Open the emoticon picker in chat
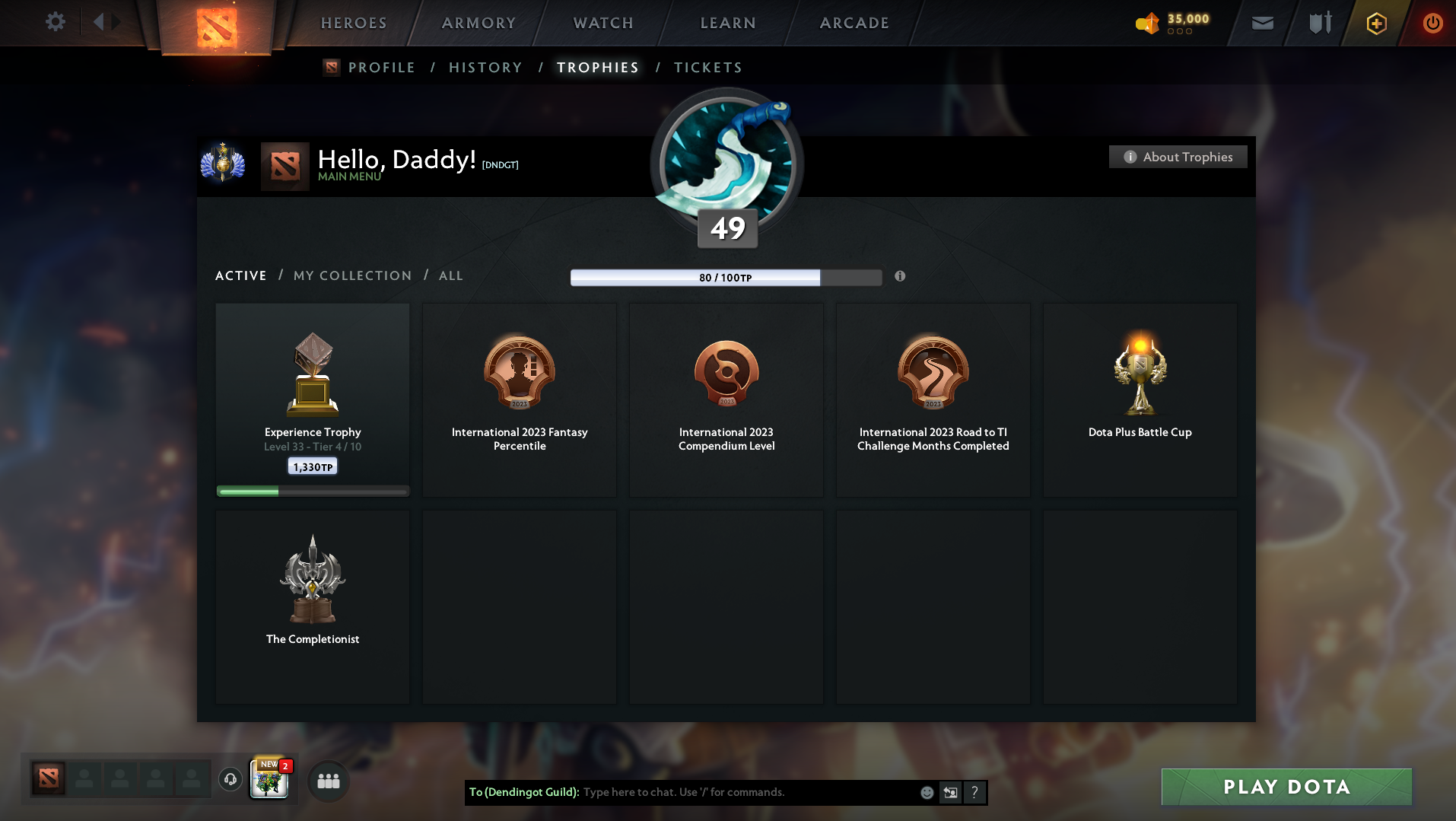Screen dimensions: 1456x821 point(927,792)
